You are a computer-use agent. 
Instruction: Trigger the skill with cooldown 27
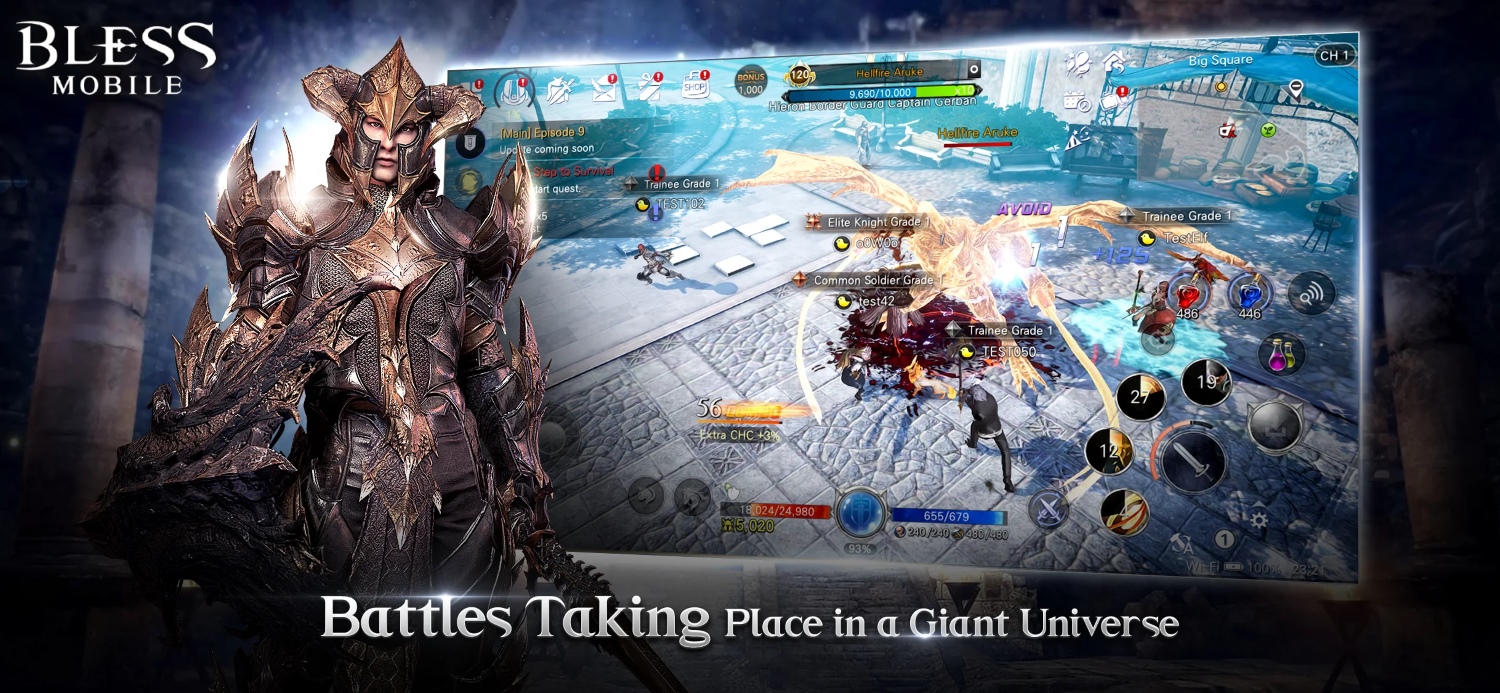click(1141, 396)
